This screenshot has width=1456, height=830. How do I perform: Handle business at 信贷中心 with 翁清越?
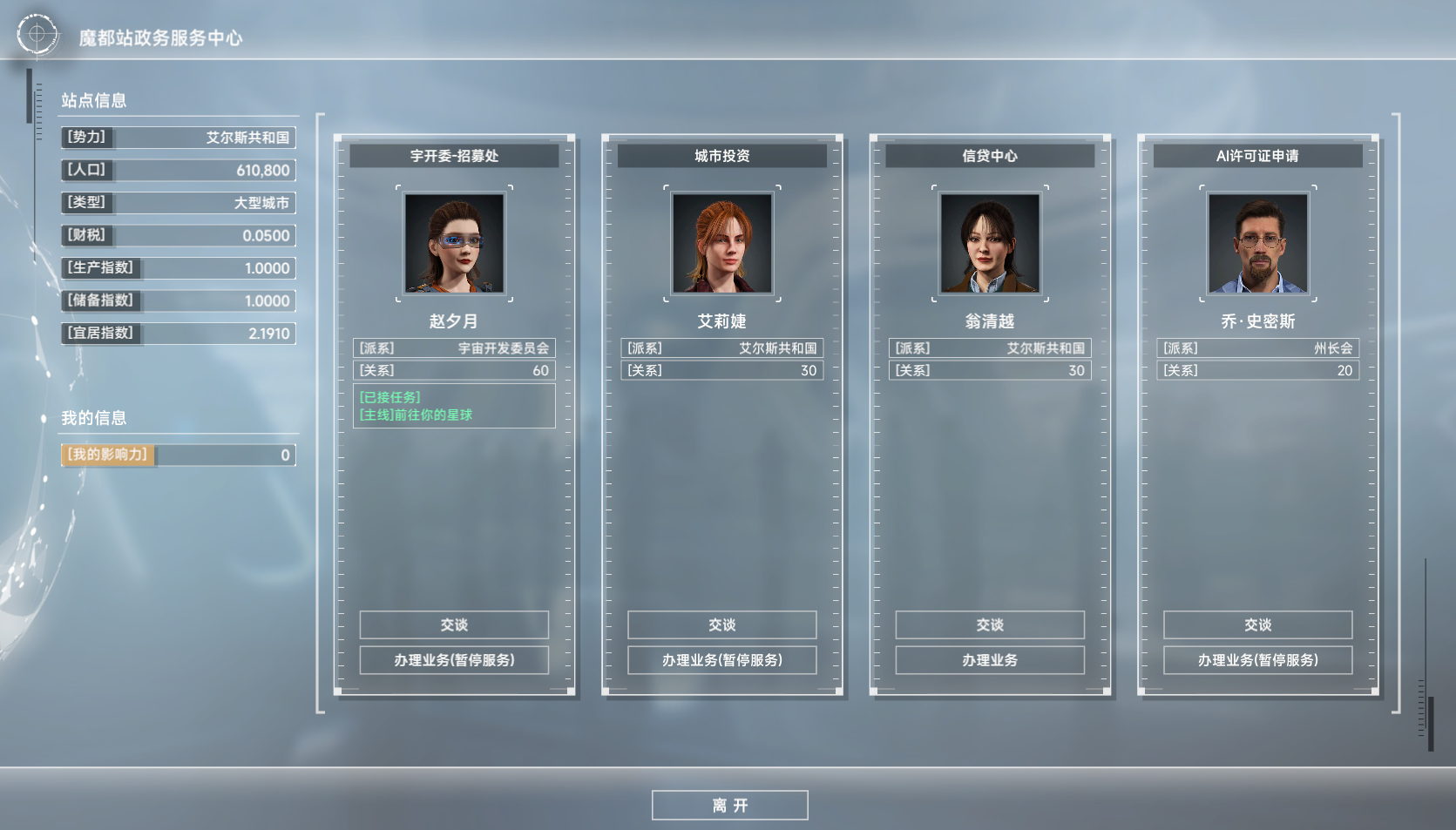coord(990,660)
